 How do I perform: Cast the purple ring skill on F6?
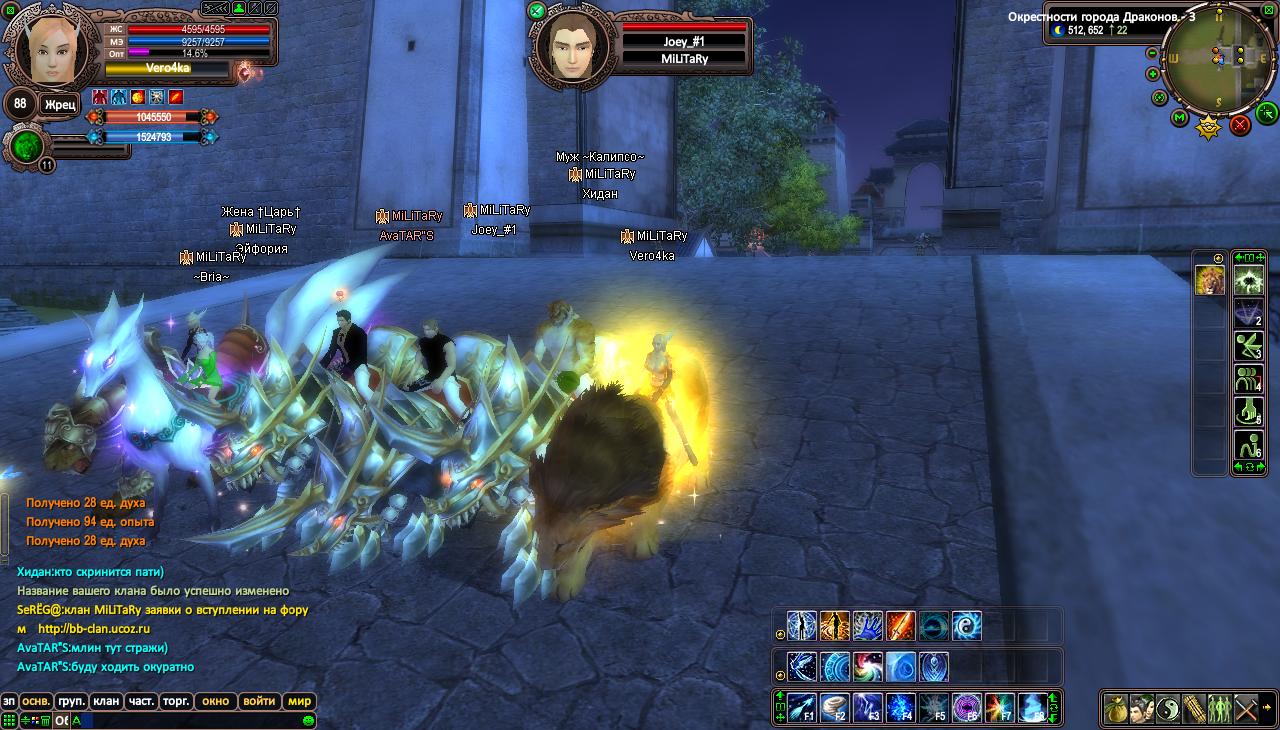pos(966,707)
